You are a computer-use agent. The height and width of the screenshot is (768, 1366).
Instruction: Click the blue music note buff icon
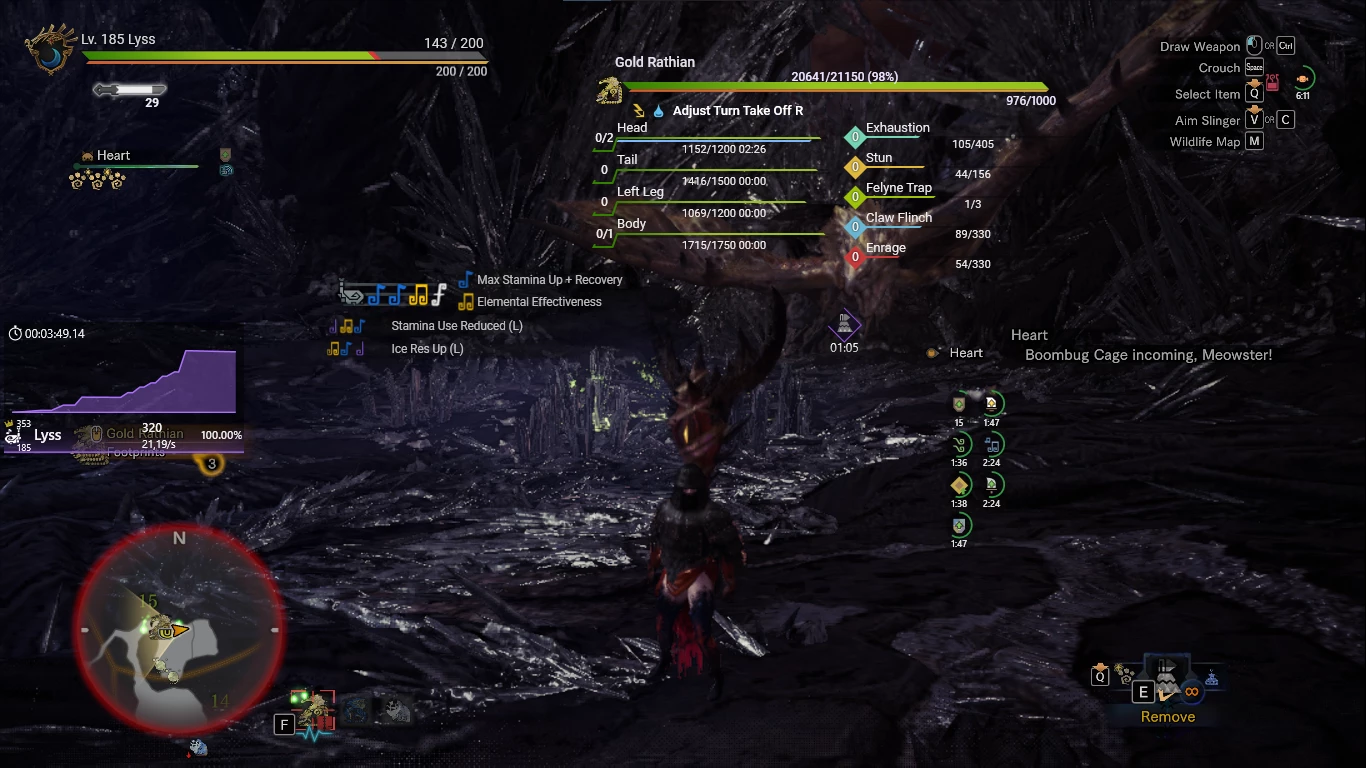(x=992, y=444)
